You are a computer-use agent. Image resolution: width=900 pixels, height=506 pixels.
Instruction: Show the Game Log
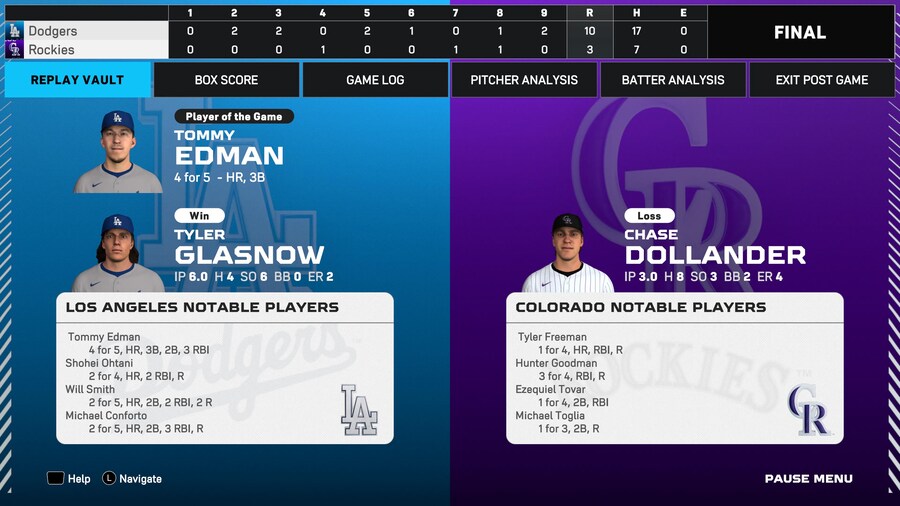click(x=375, y=80)
